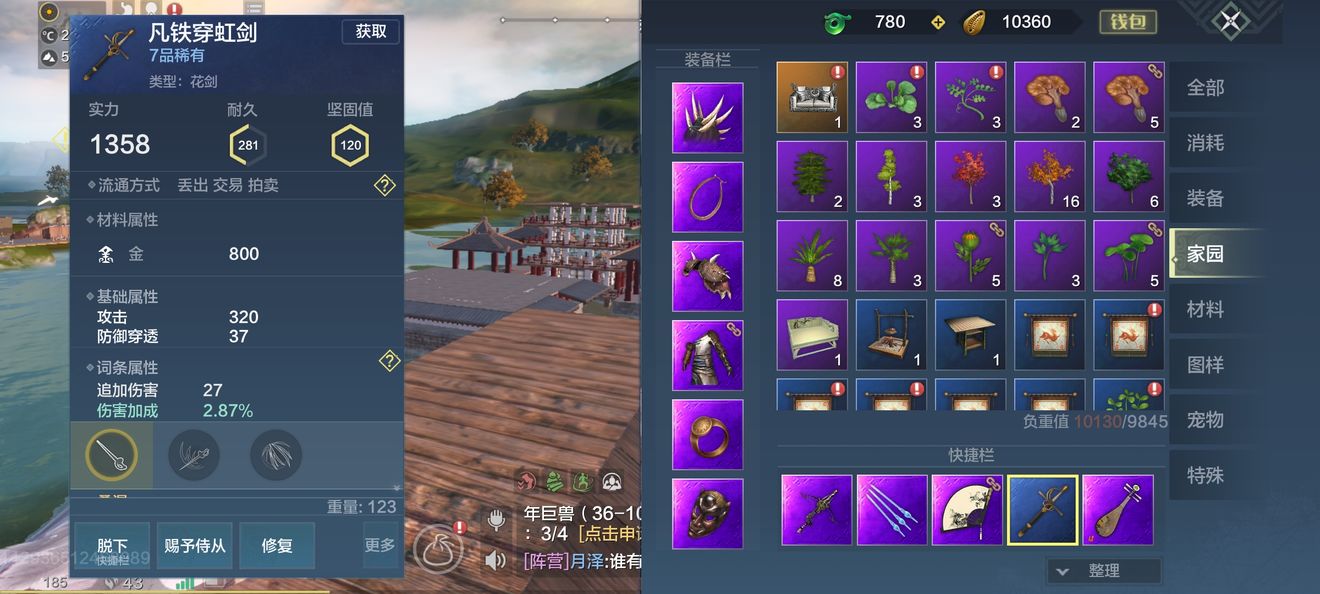Open the 特殊 special items tab
This screenshot has width=1320, height=594.
(1205, 474)
